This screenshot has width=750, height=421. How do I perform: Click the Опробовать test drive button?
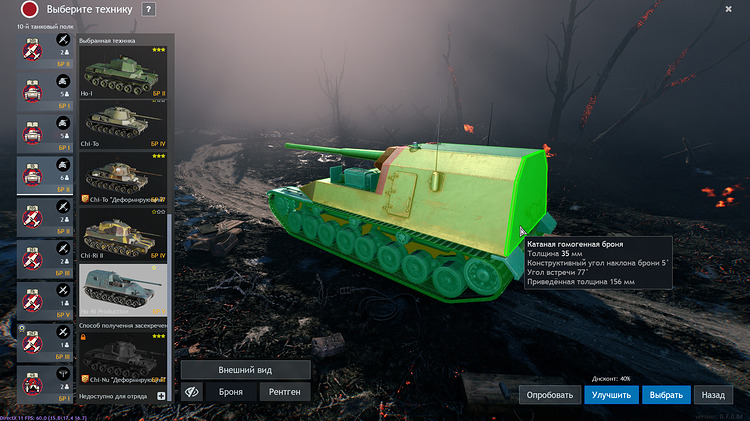click(549, 395)
